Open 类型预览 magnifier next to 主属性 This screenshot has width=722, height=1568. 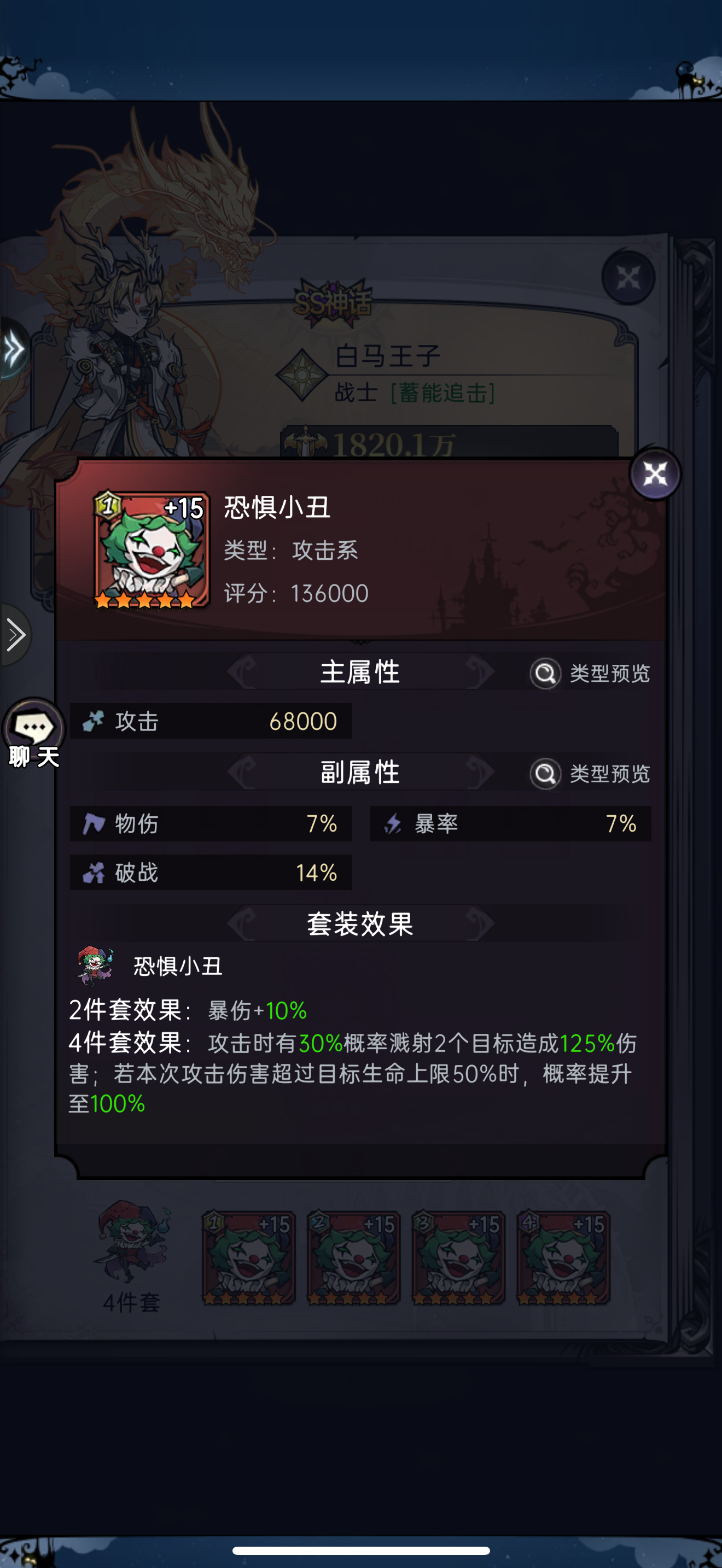click(545, 673)
